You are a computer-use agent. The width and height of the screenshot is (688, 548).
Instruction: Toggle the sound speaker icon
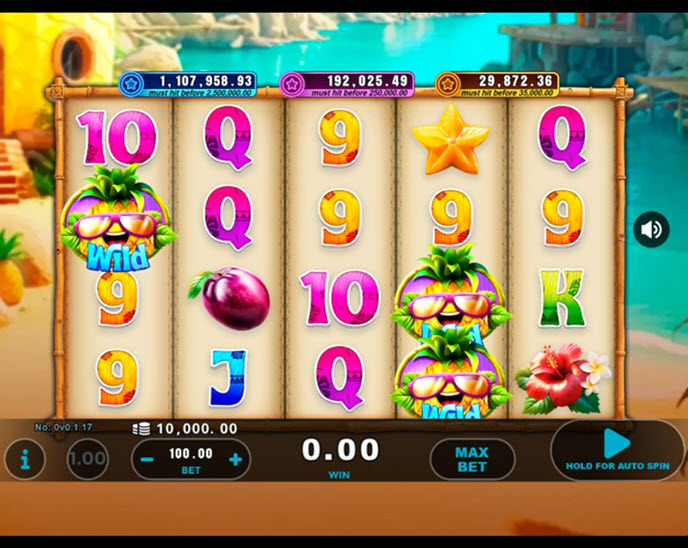coord(652,230)
